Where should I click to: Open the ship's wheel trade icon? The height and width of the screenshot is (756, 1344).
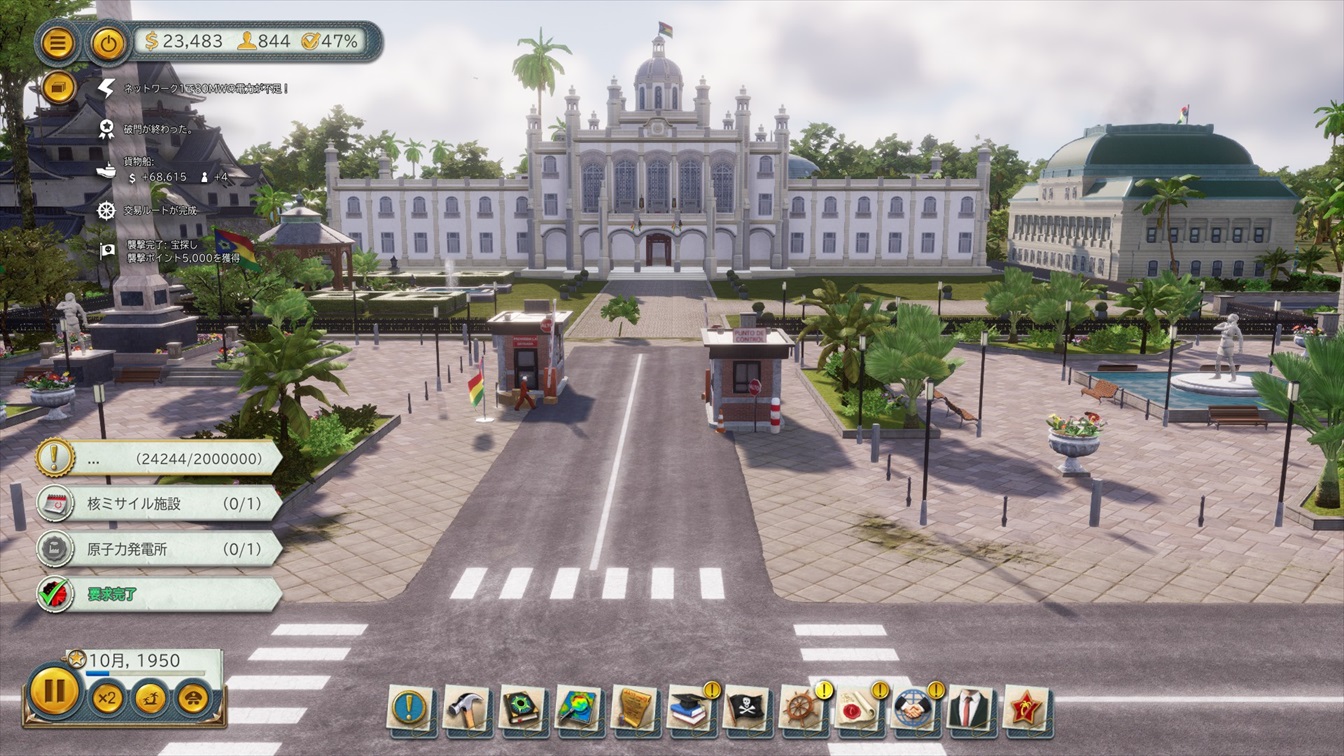(x=802, y=707)
